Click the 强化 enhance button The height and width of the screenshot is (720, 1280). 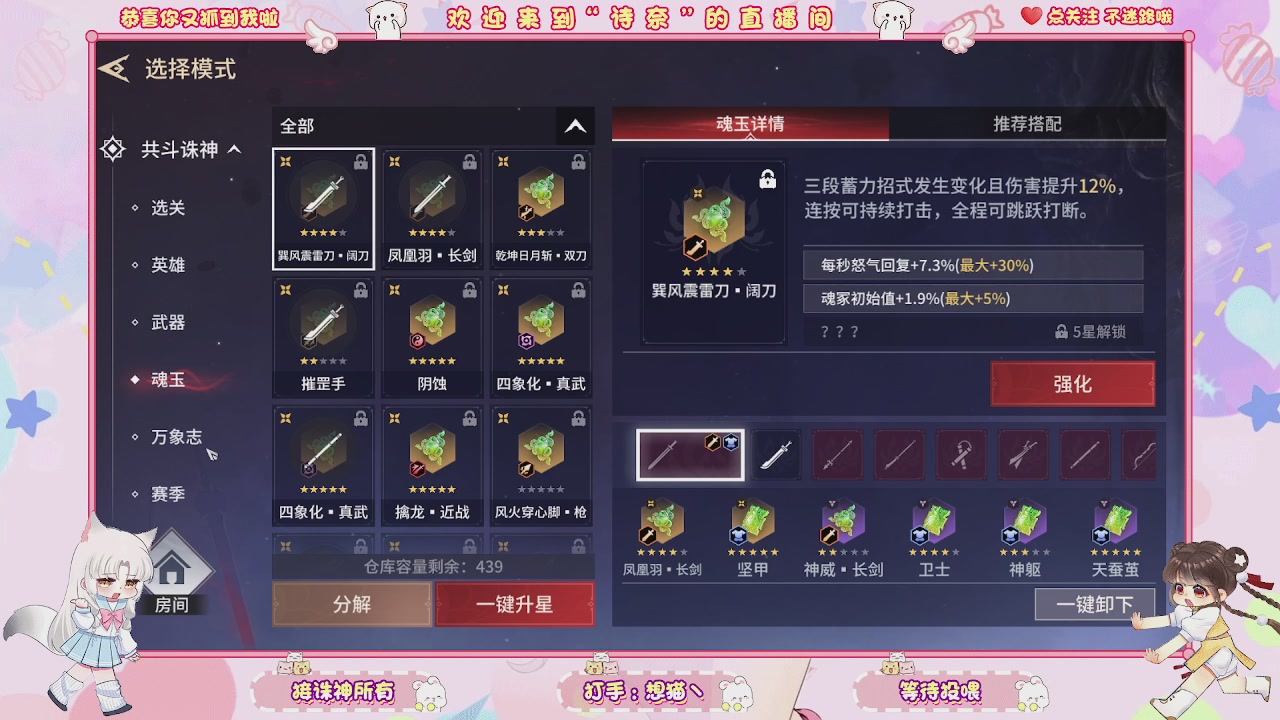click(x=1073, y=383)
